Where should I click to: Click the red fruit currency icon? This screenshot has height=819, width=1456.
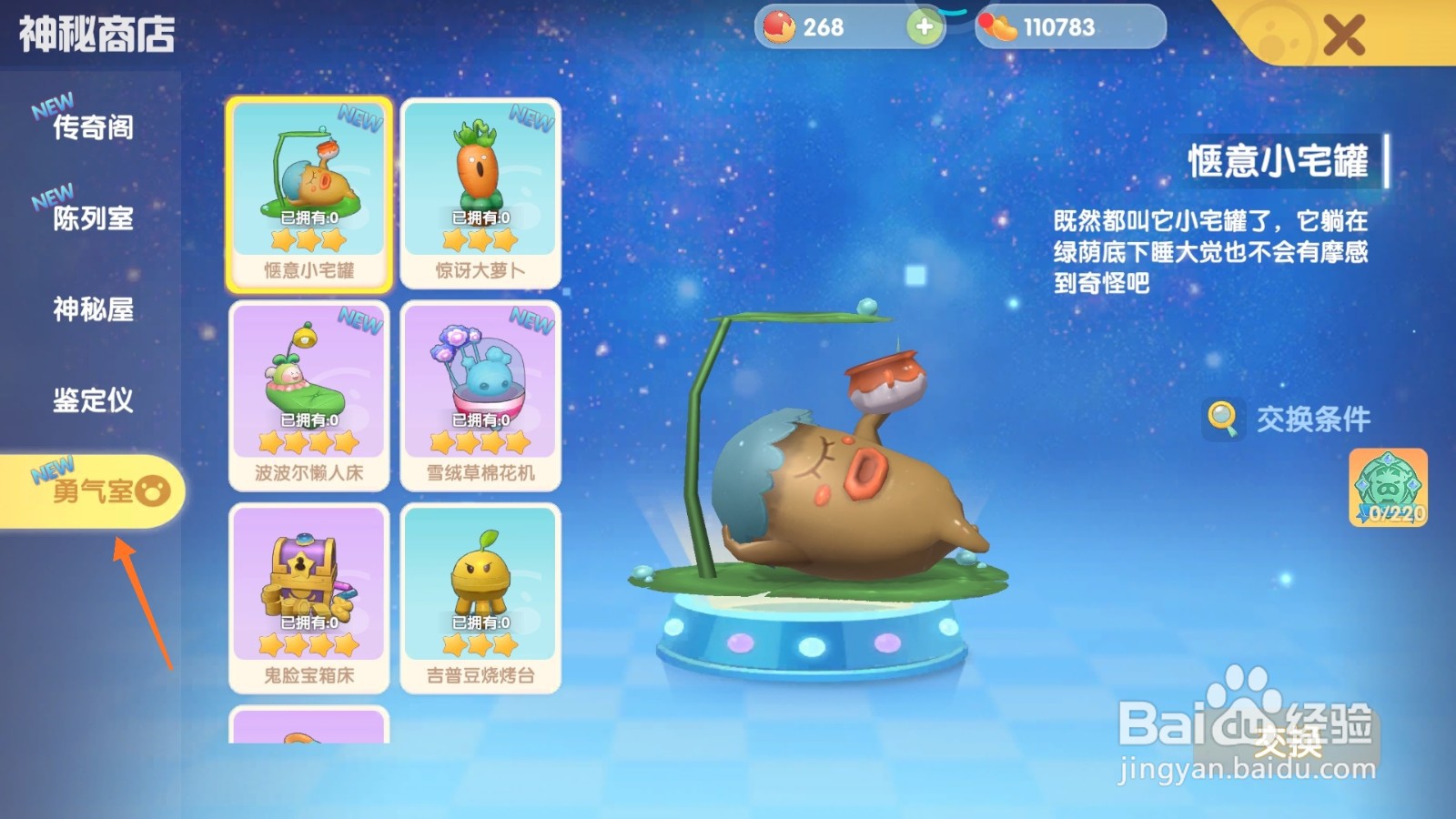click(779, 26)
